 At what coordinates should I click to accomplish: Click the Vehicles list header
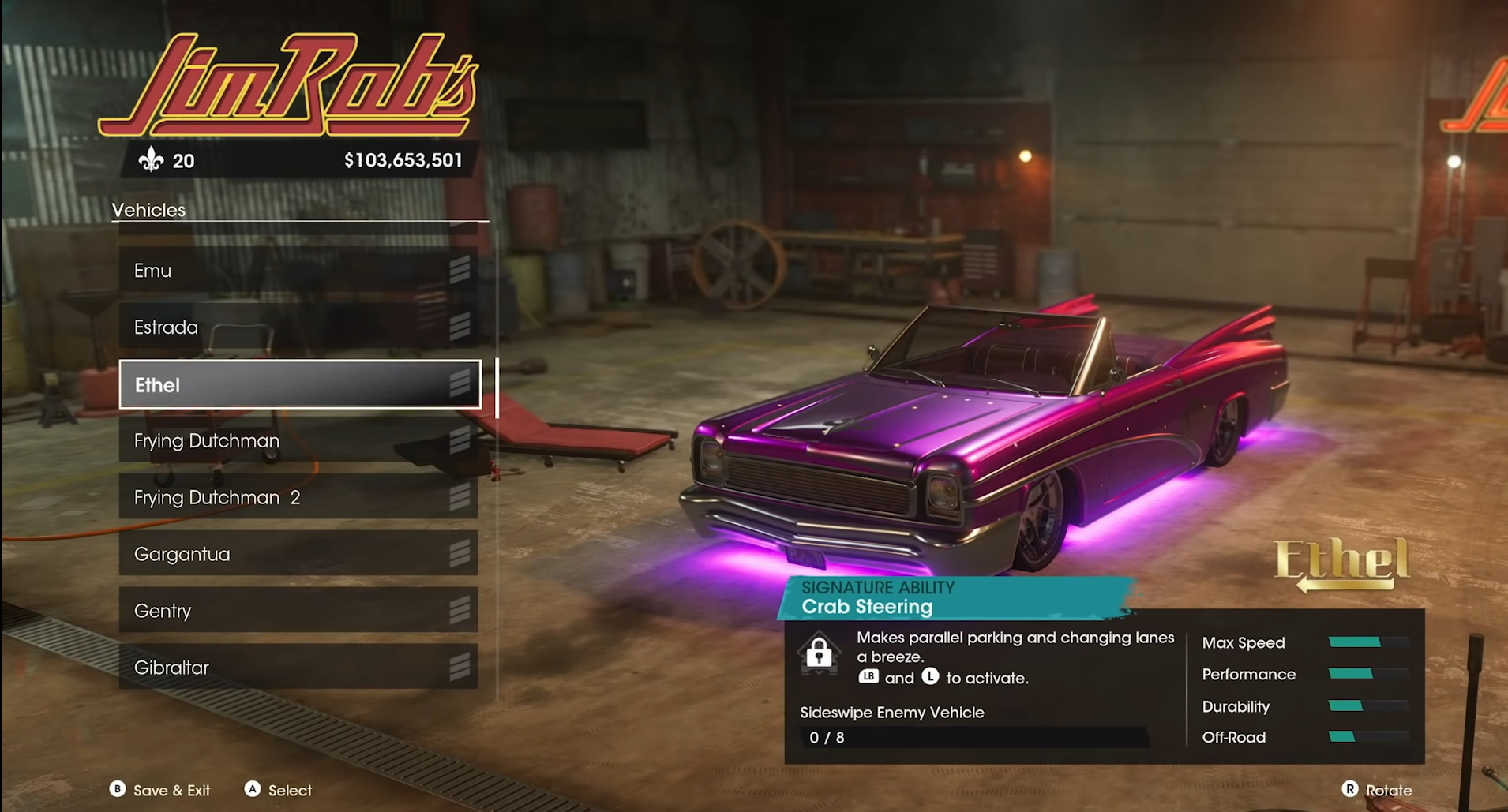pos(150,209)
